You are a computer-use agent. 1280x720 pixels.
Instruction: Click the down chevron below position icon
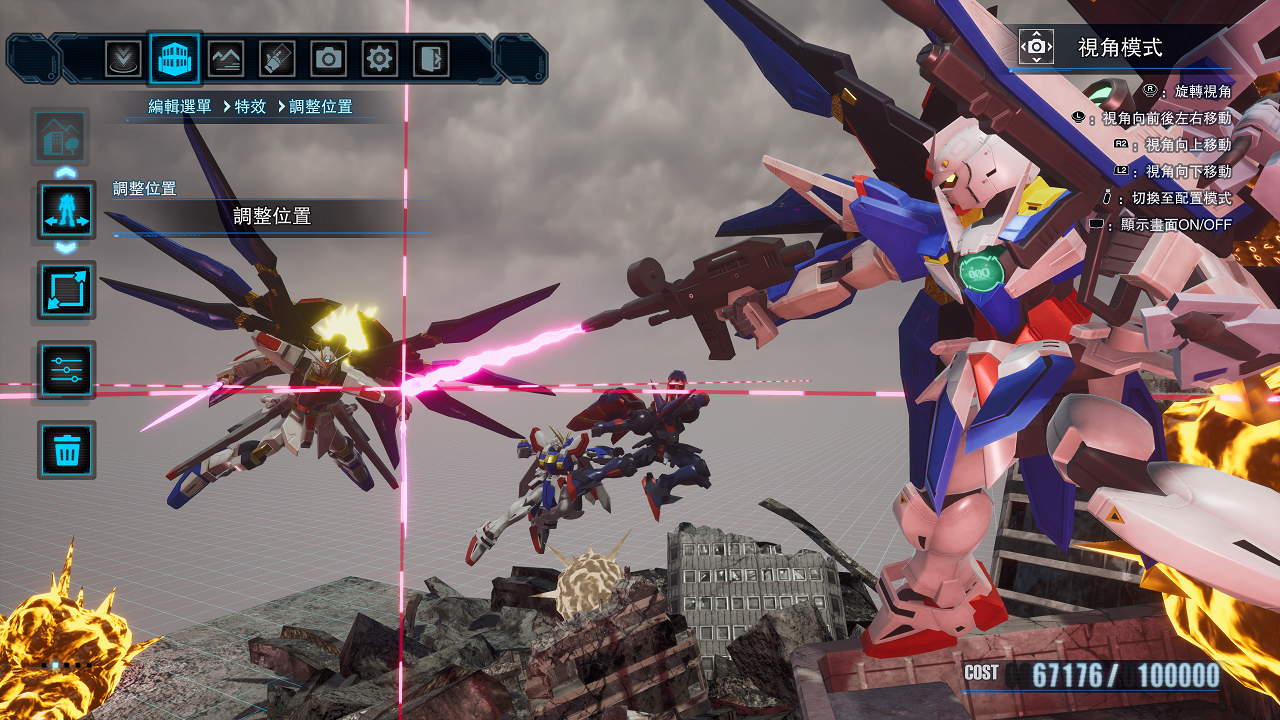(66, 247)
